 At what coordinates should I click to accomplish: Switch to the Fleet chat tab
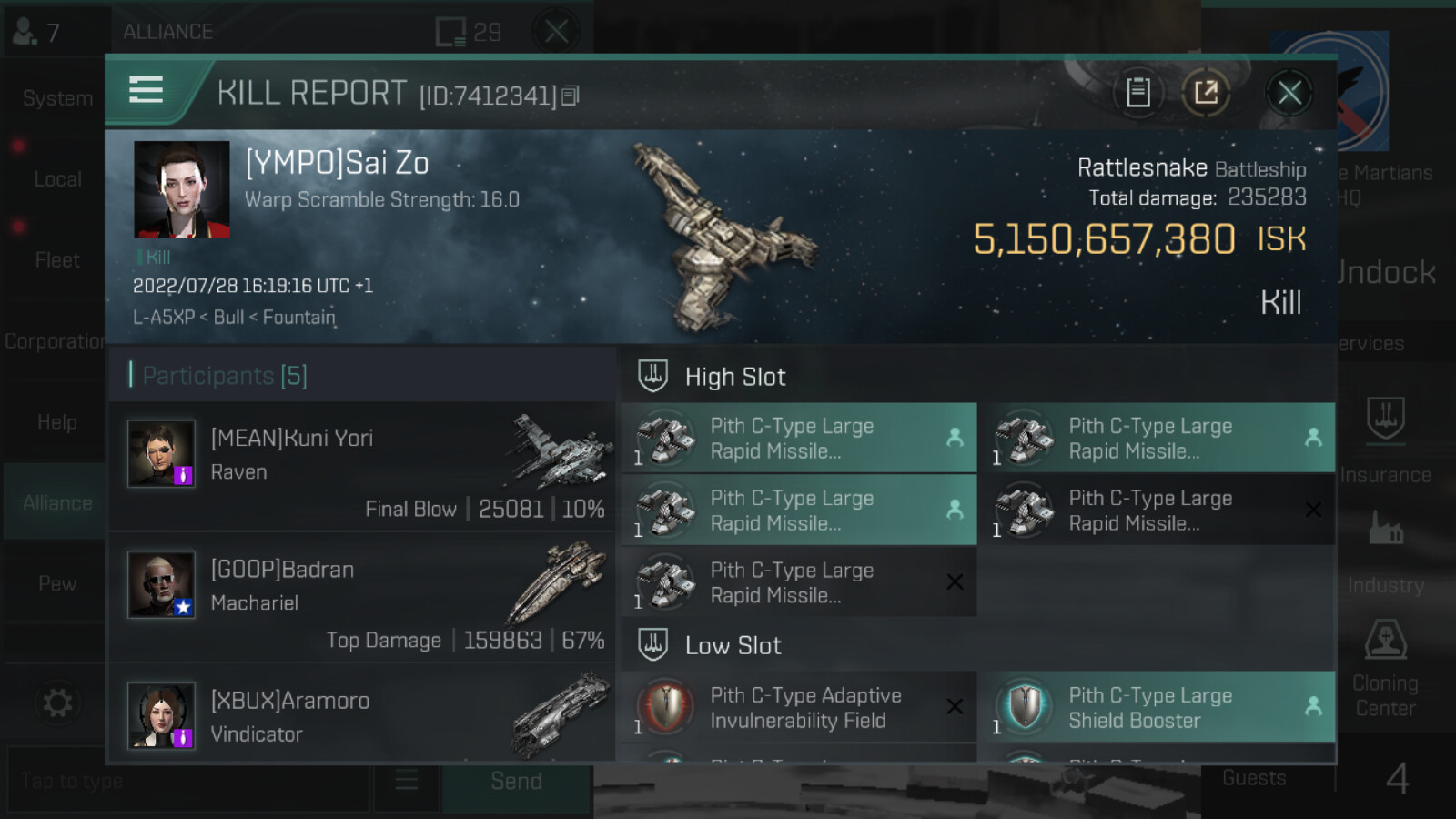point(56,260)
